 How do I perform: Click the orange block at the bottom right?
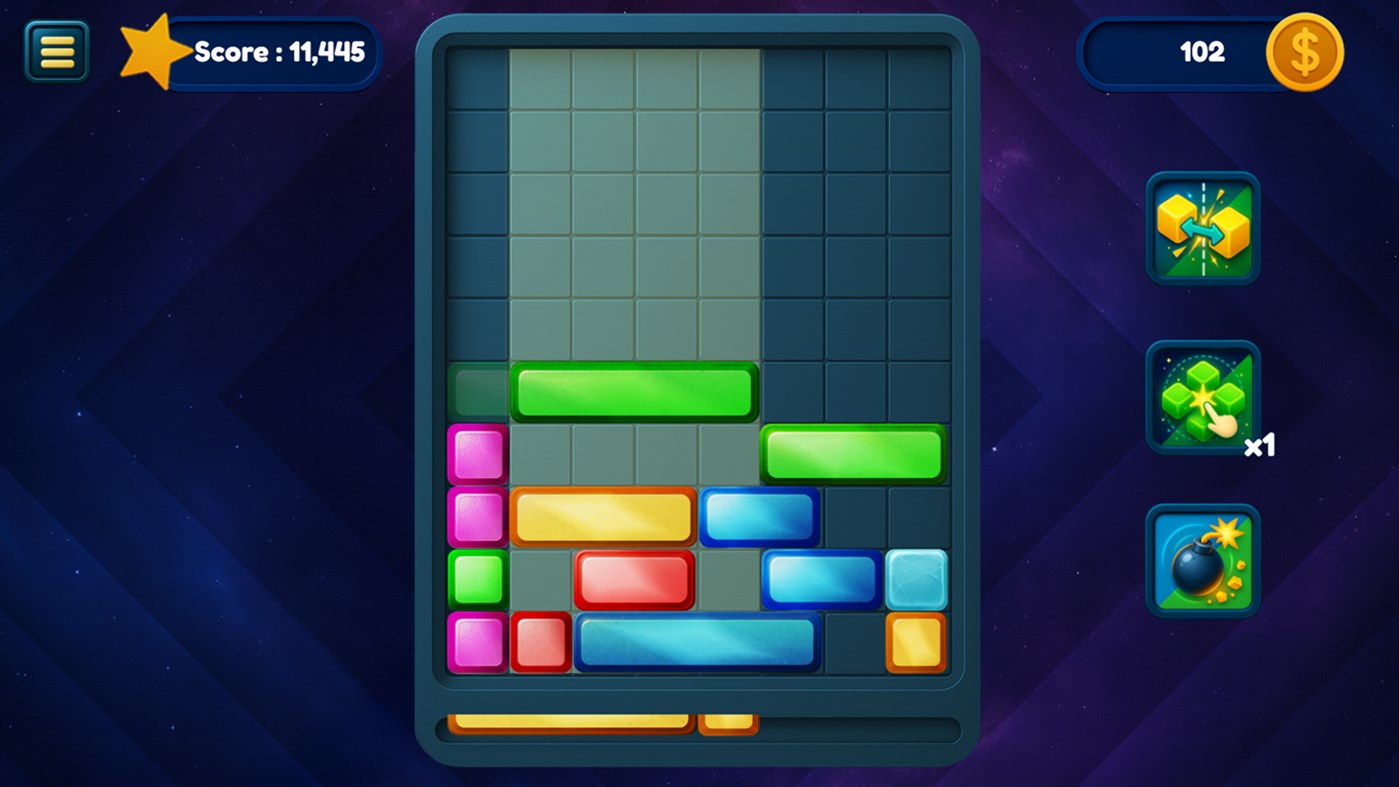coord(916,643)
